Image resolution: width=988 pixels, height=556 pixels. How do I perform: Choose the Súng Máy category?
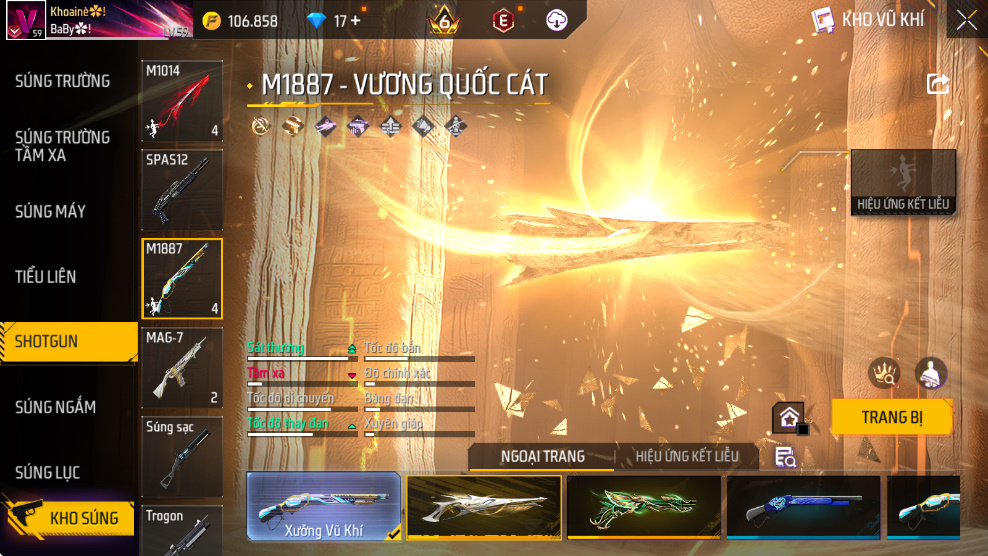[50, 212]
